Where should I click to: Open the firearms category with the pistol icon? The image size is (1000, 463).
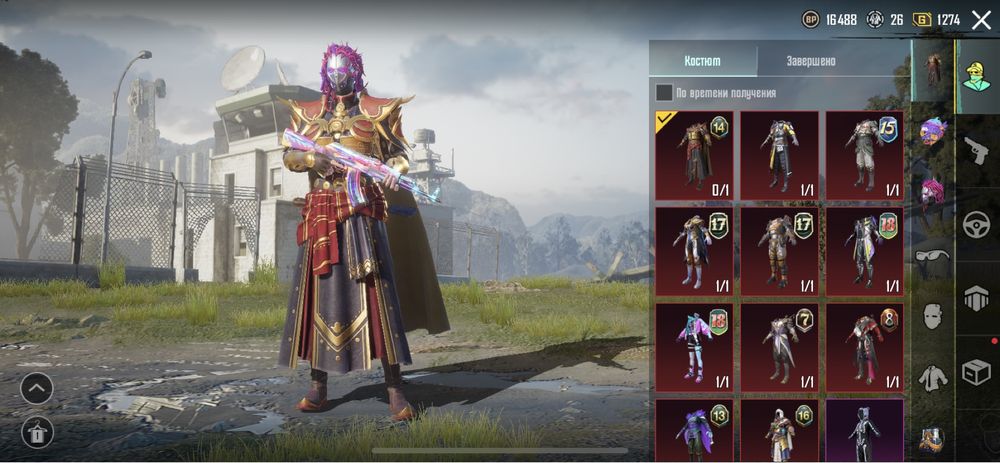(x=976, y=151)
